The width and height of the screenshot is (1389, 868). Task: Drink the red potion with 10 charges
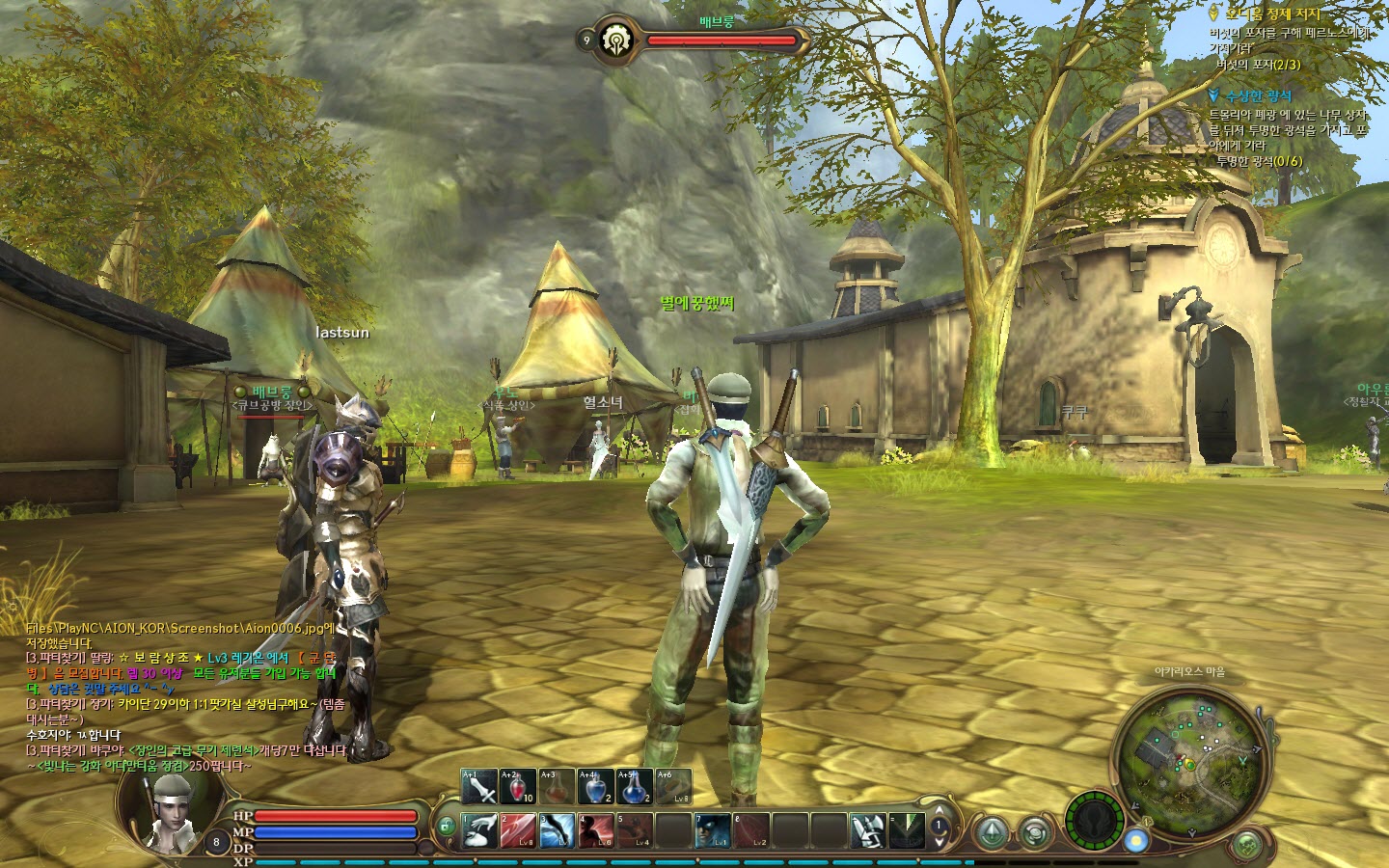[518, 787]
